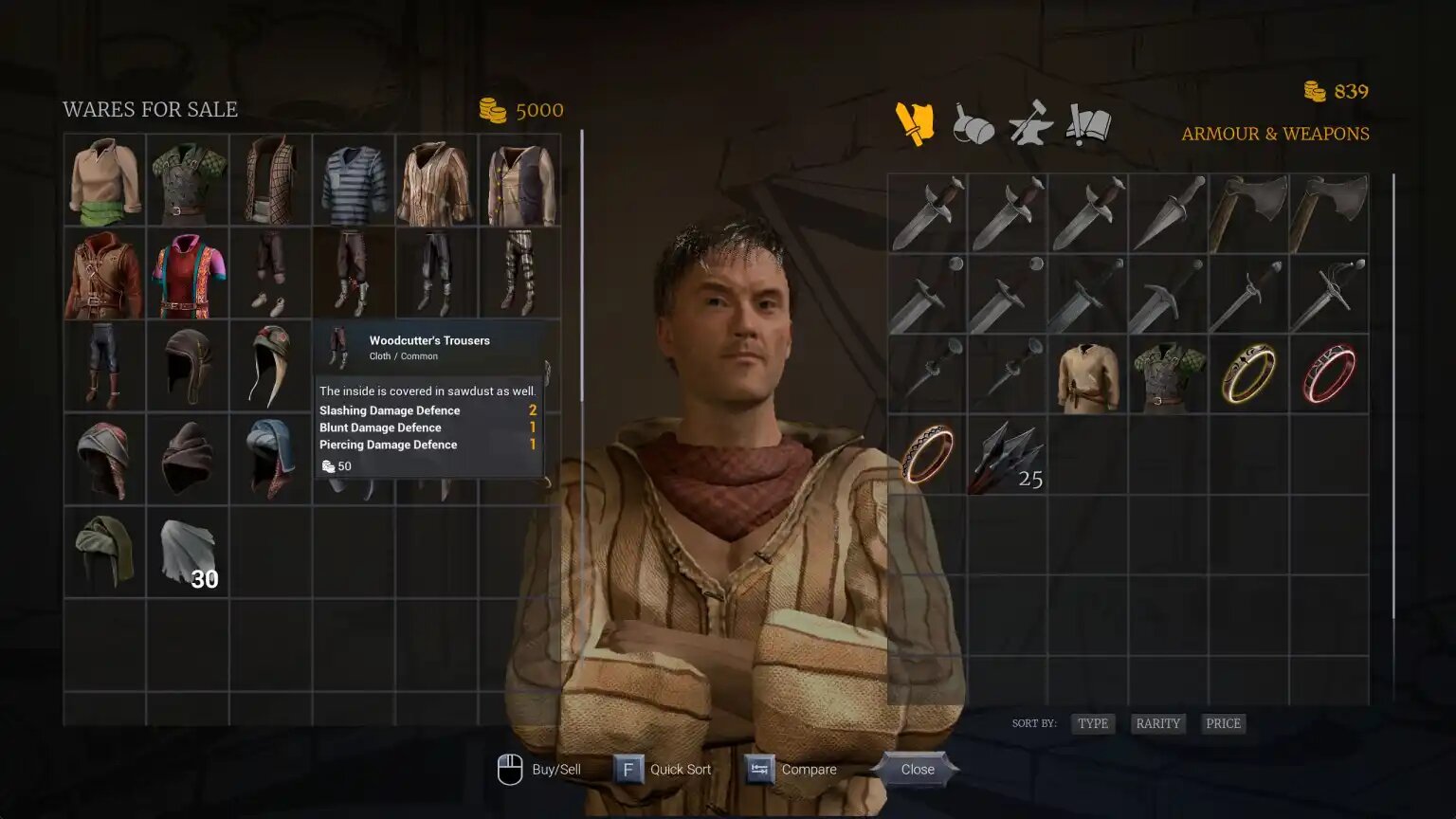Image resolution: width=1456 pixels, height=819 pixels.
Task: Select the green sashed tan shirt
Action: click(x=104, y=180)
